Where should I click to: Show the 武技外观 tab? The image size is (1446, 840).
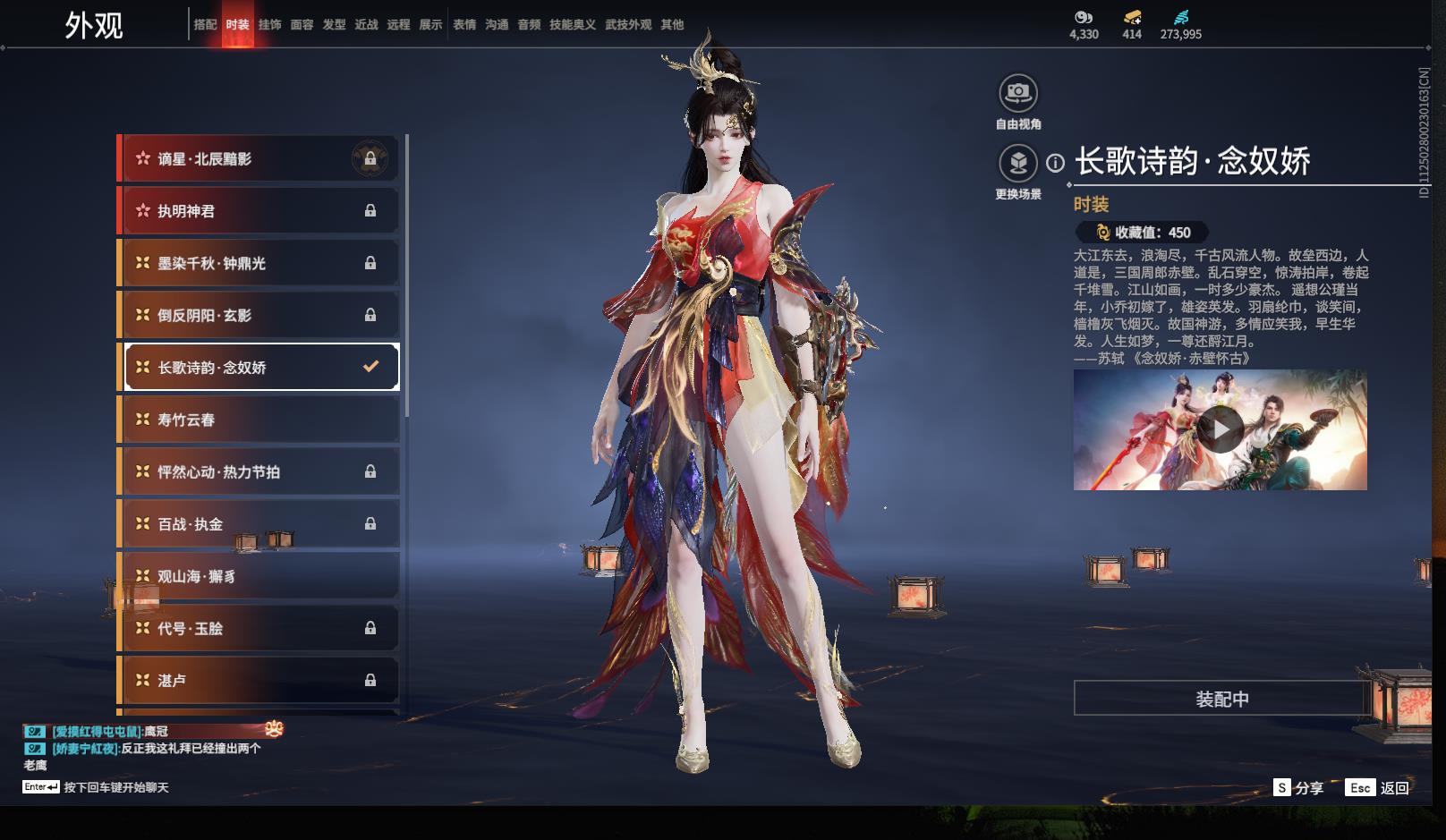pos(628,25)
